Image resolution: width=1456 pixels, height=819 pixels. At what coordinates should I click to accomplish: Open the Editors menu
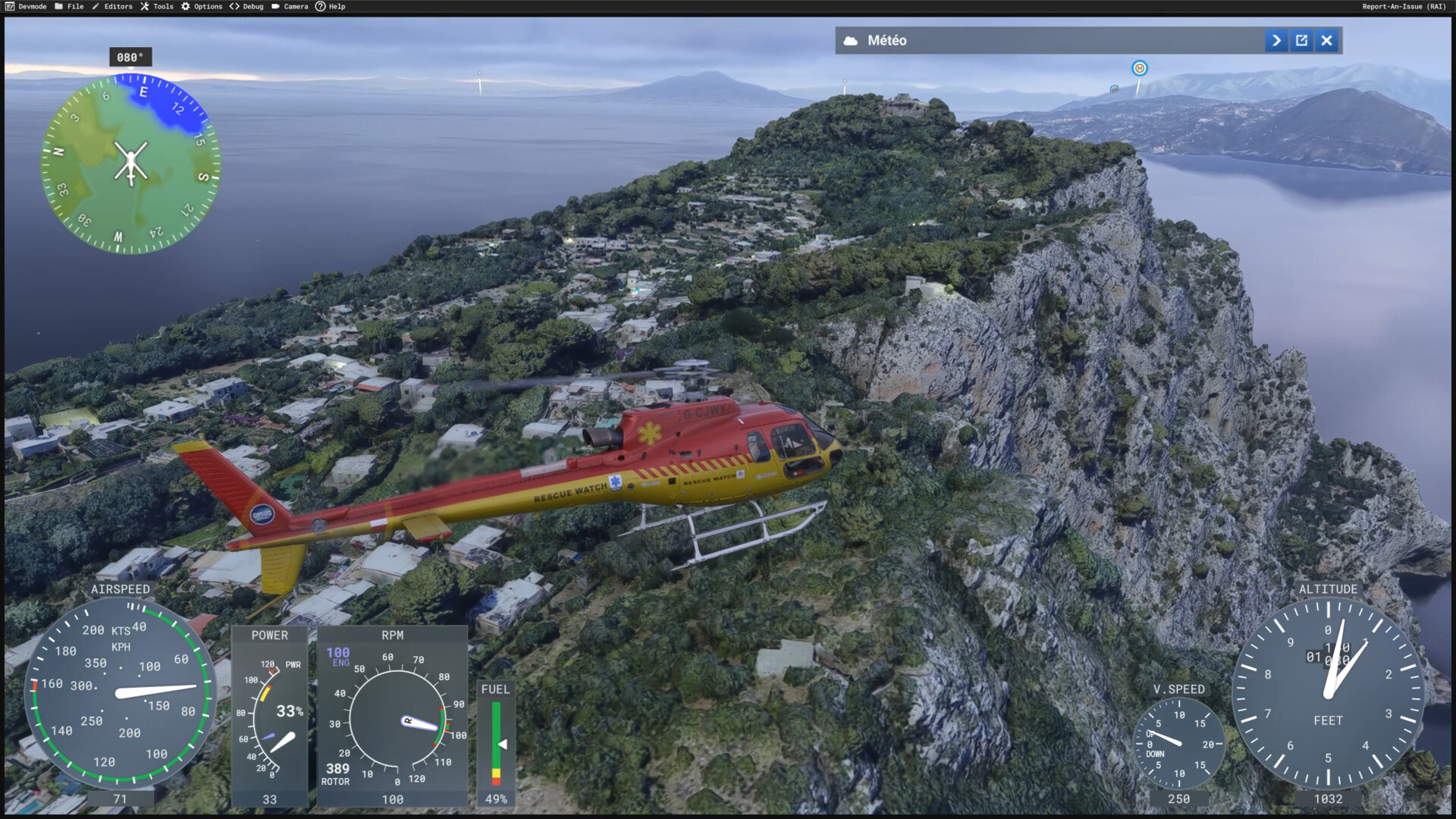(x=112, y=6)
